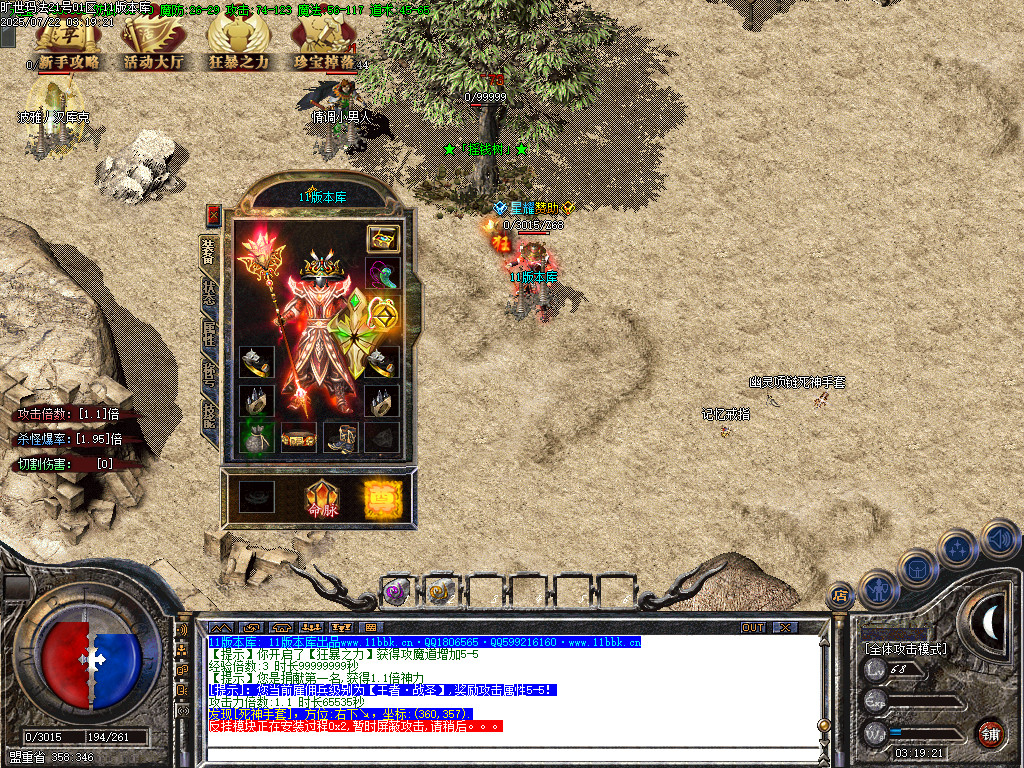Open the red 铺 stall button
1024x768 pixels.
tap(990, 733)
